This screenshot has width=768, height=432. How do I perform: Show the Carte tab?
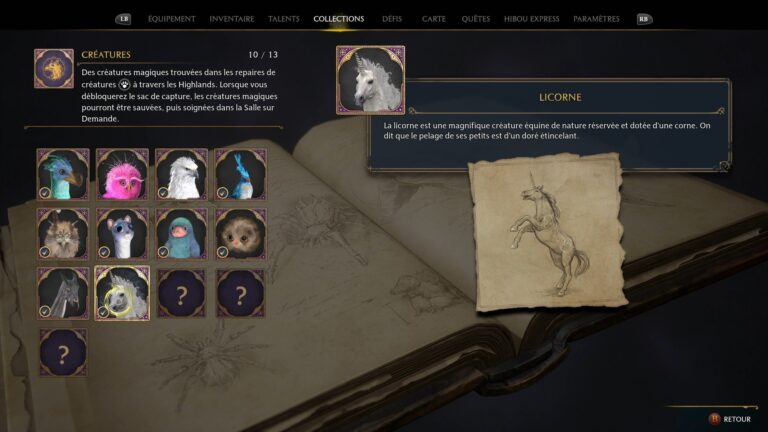click(x=434, y=19)
